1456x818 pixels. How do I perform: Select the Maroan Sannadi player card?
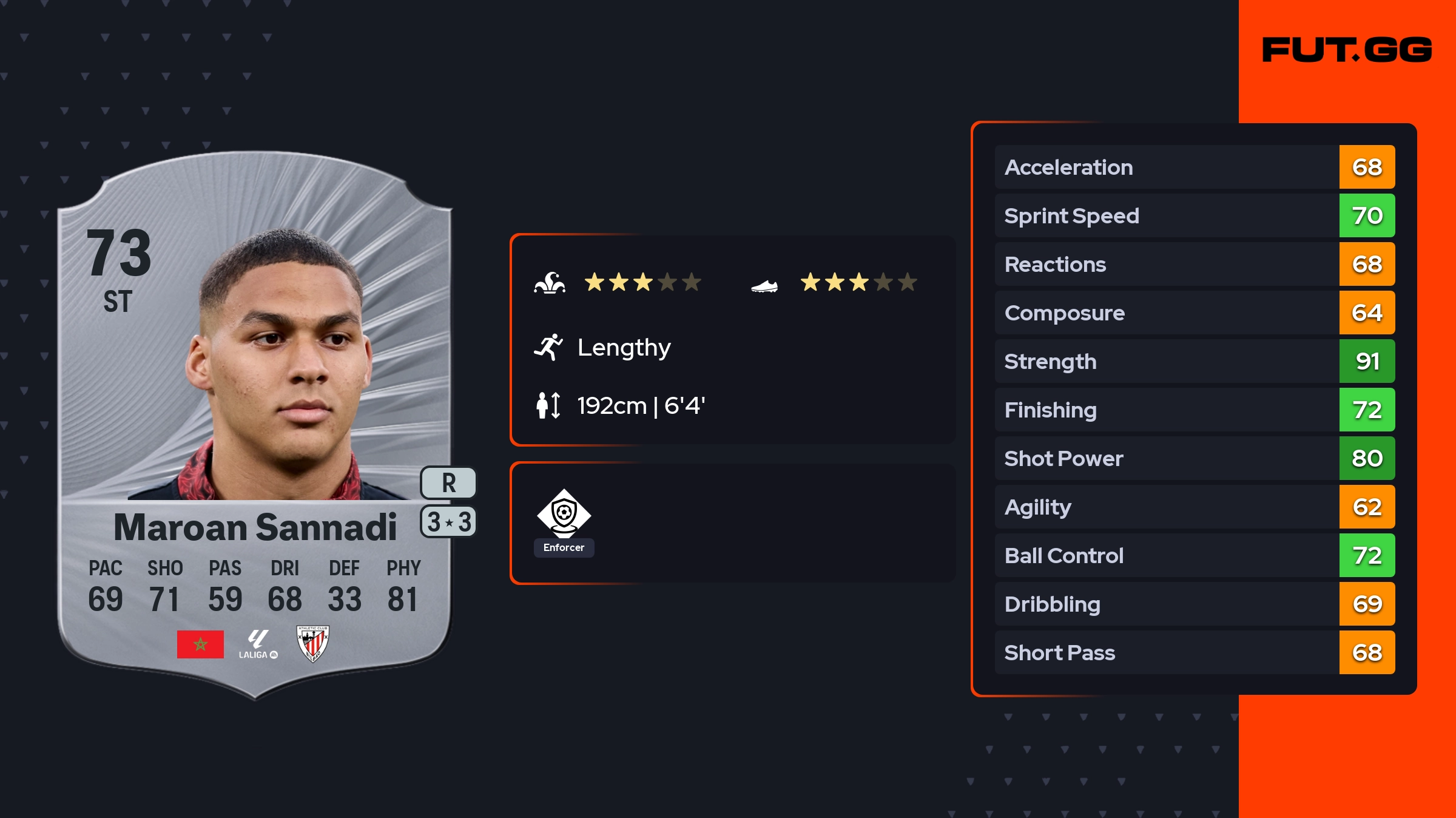pyautogui.click(x=255, y=425)
